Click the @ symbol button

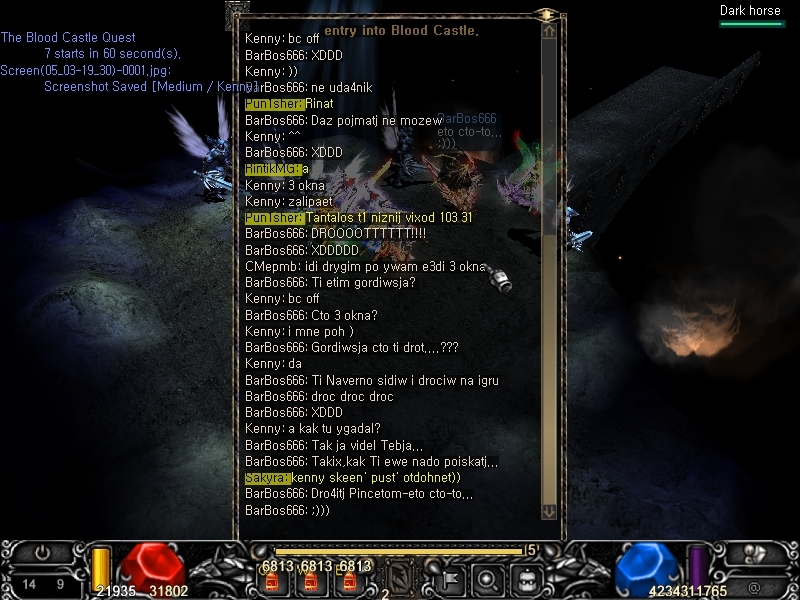point(752,587)
